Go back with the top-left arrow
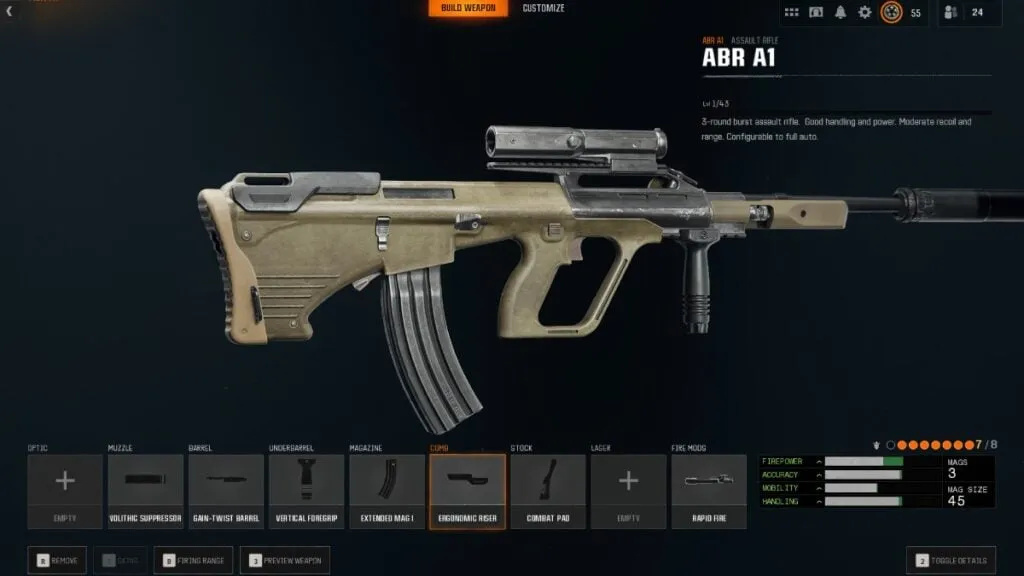The width and height of the screenshot is (1024, 576). 9,12
